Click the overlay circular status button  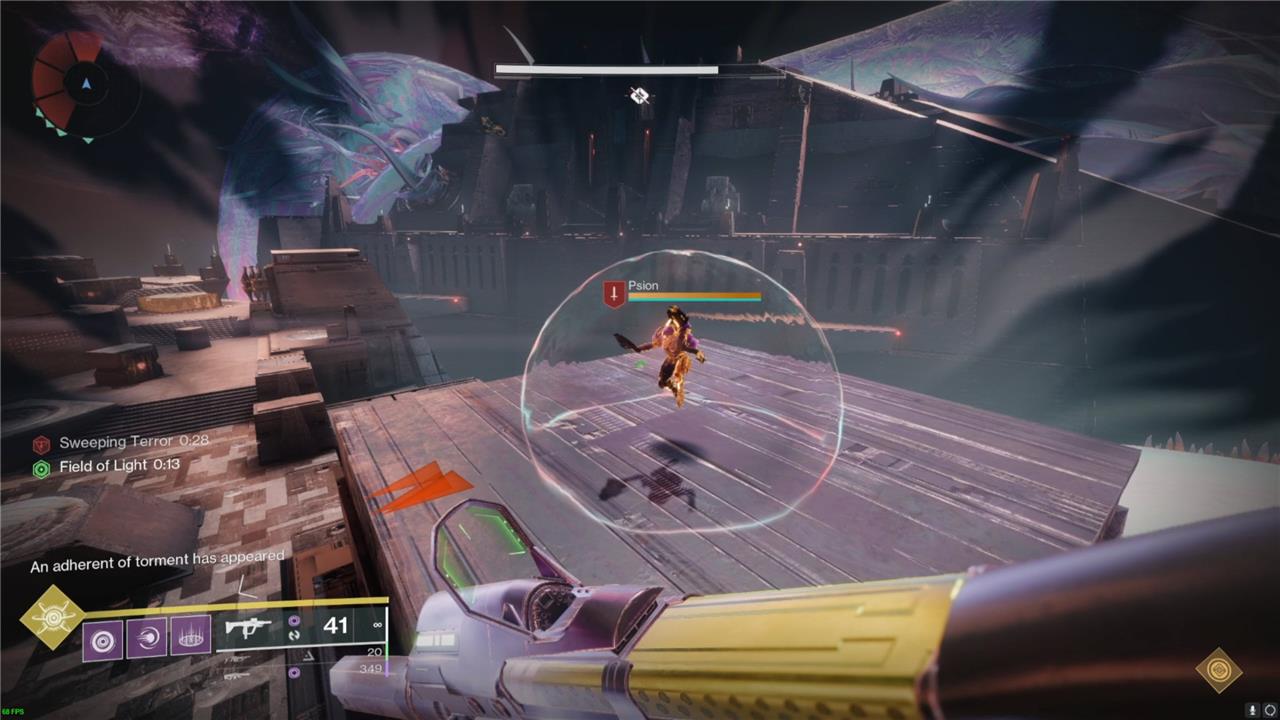click(1268, 709)
